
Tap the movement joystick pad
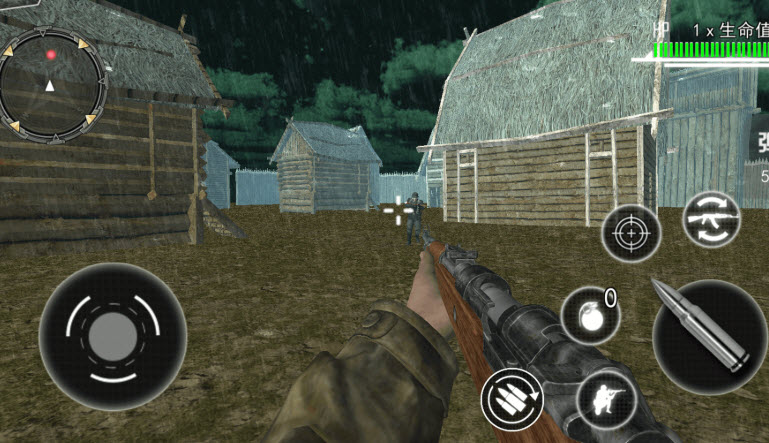pos(112,336)
